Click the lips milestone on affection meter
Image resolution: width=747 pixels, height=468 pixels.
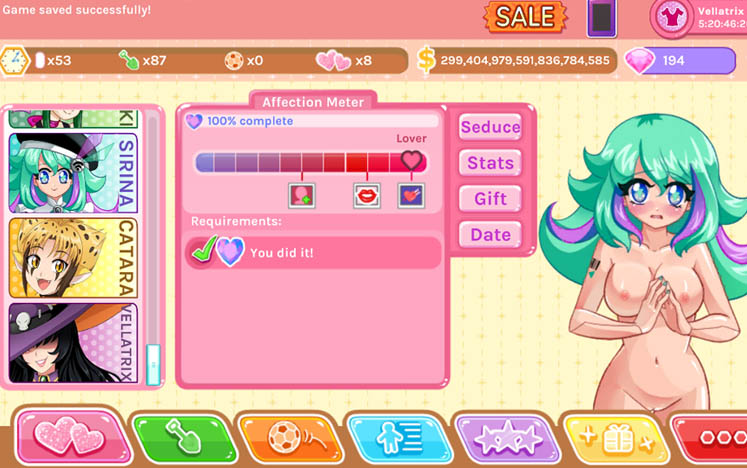[x=367, y=195]
